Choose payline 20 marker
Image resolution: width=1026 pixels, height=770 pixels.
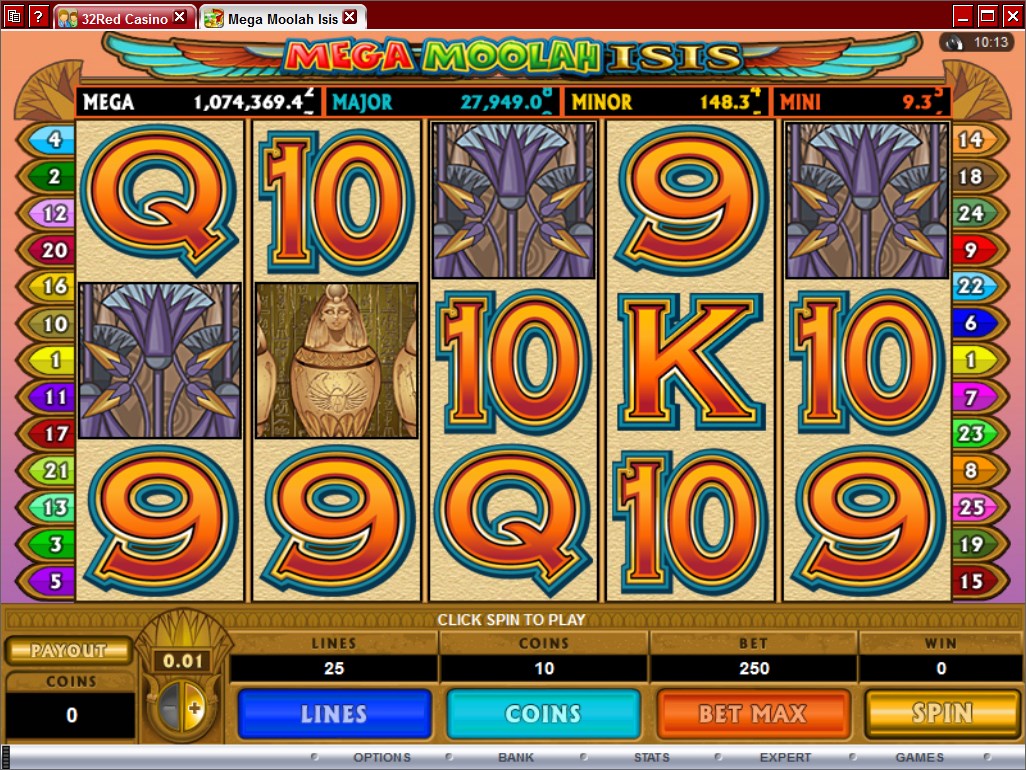47,250
